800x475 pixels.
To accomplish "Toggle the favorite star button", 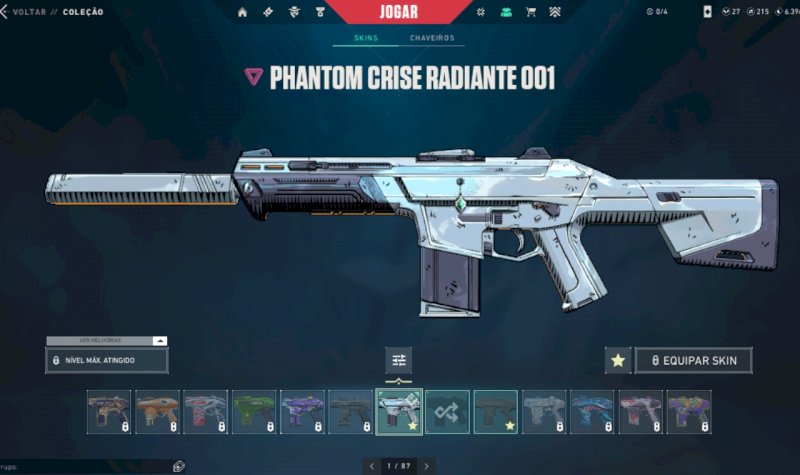I will (618, 360).
